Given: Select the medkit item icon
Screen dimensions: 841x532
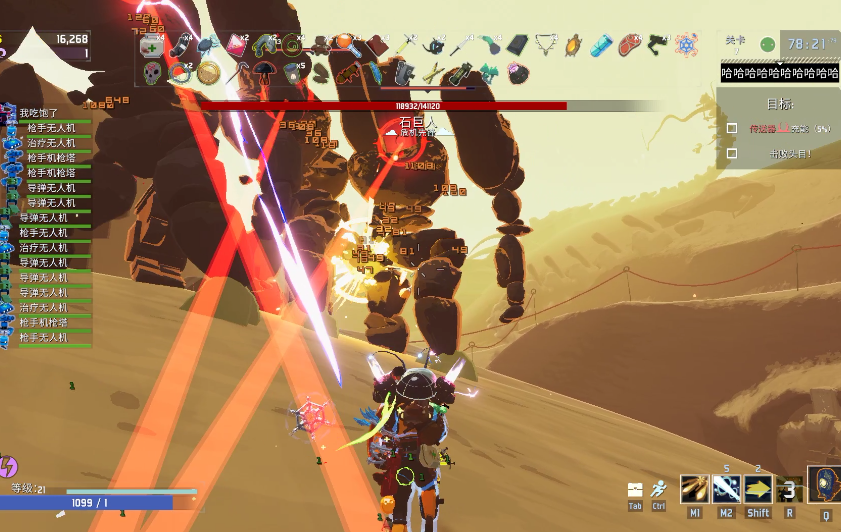Looking at the screenshot, I should (x=151, y=46).
